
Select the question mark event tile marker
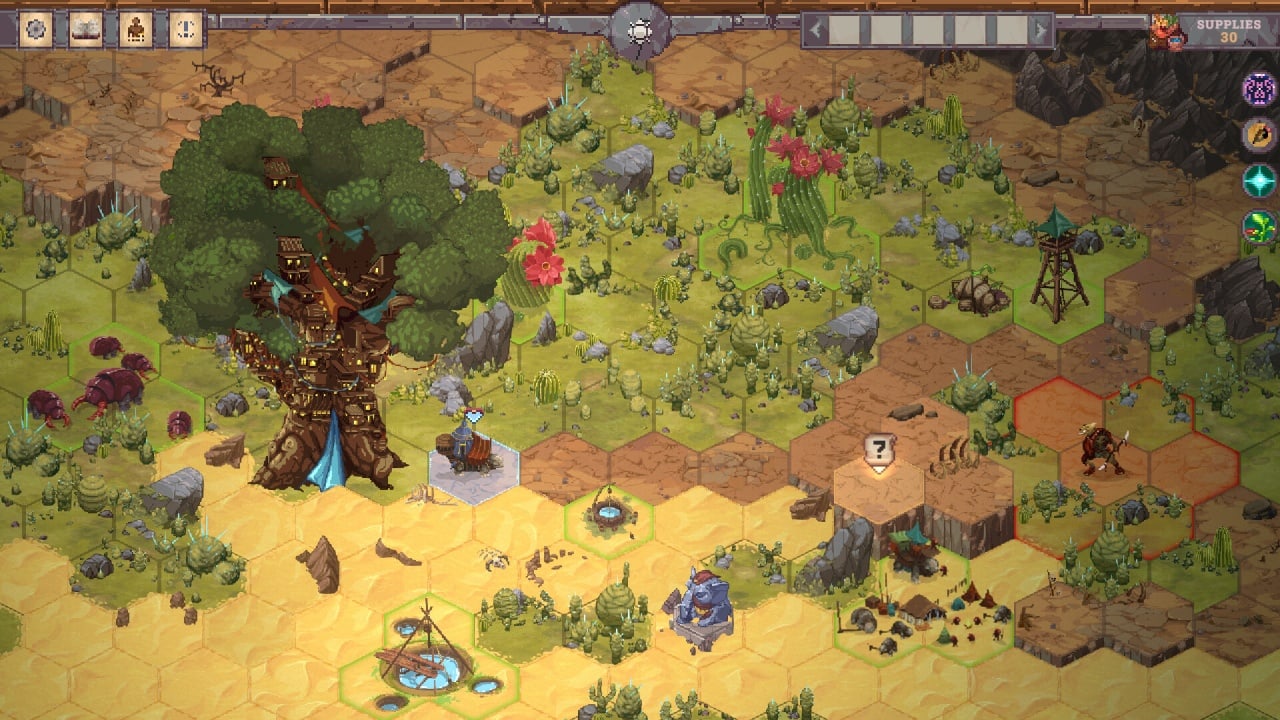[879, 451]
